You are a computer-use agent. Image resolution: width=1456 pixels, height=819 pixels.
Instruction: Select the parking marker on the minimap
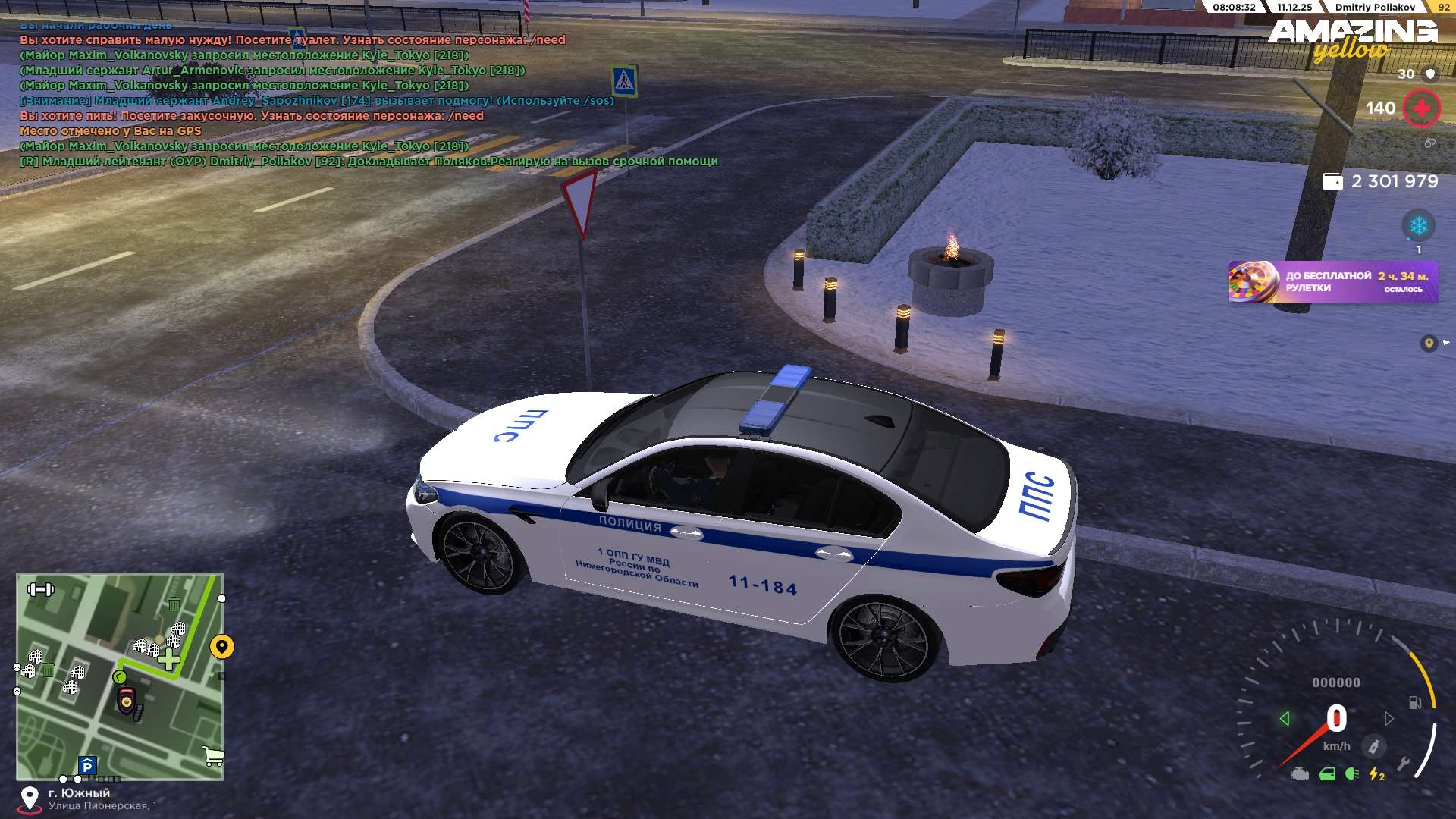[87, 766]
